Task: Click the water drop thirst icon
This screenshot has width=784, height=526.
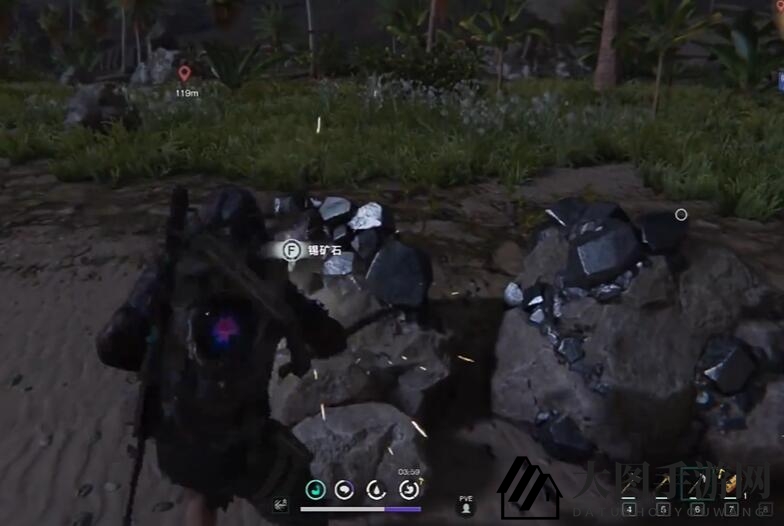Action: click(x=376, y=490)
